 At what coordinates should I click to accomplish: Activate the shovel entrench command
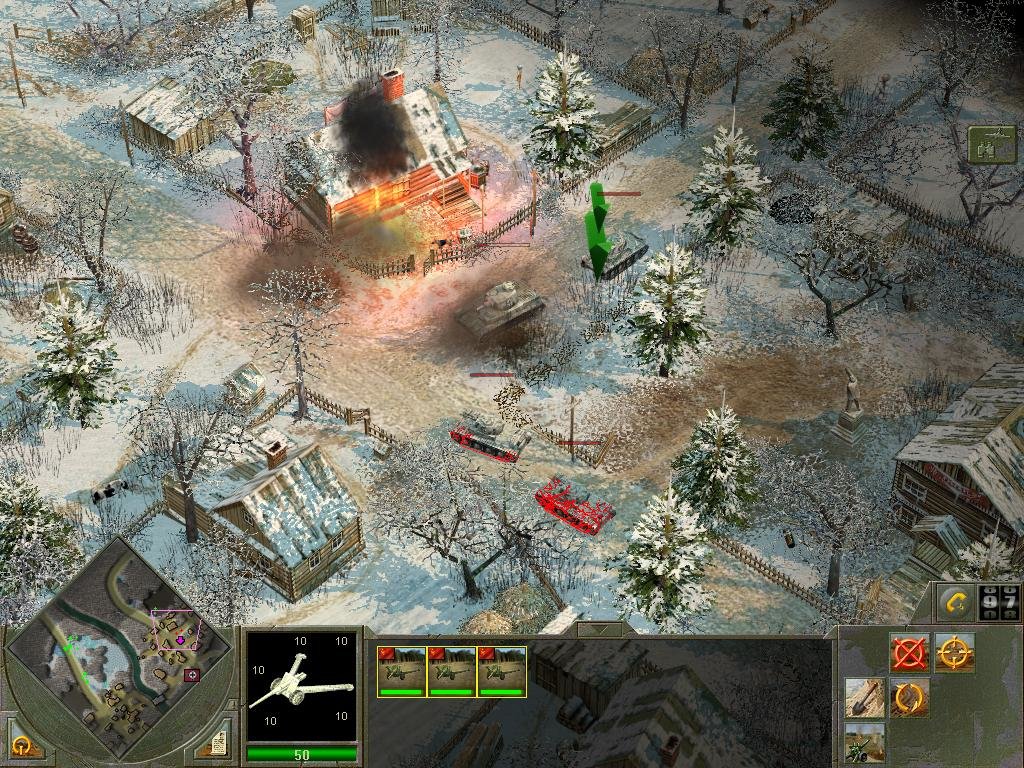tap(864, 698)
